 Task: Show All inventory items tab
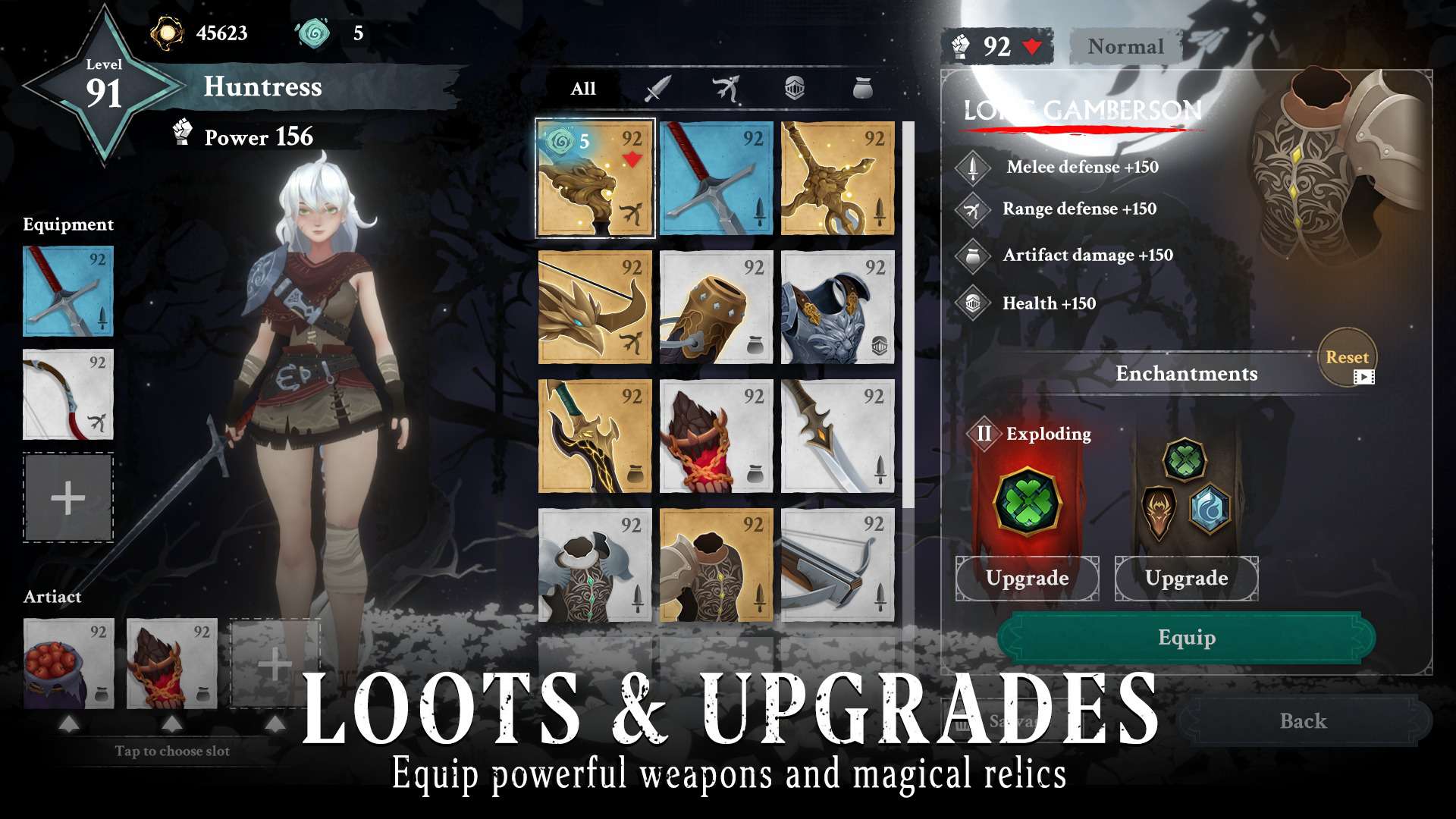[x=583, y=89]
